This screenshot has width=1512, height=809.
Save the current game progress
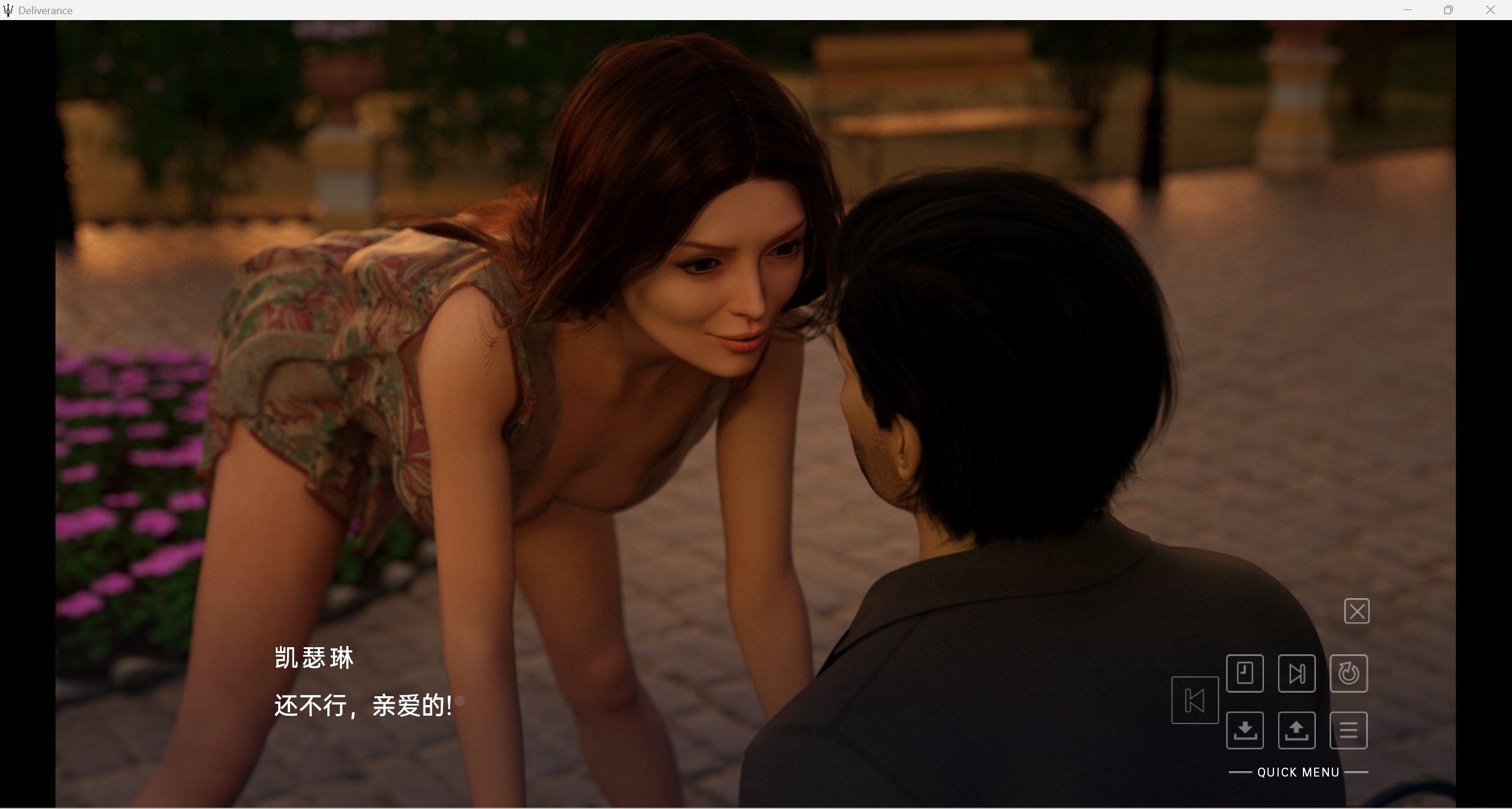(x=1246, y=730)
